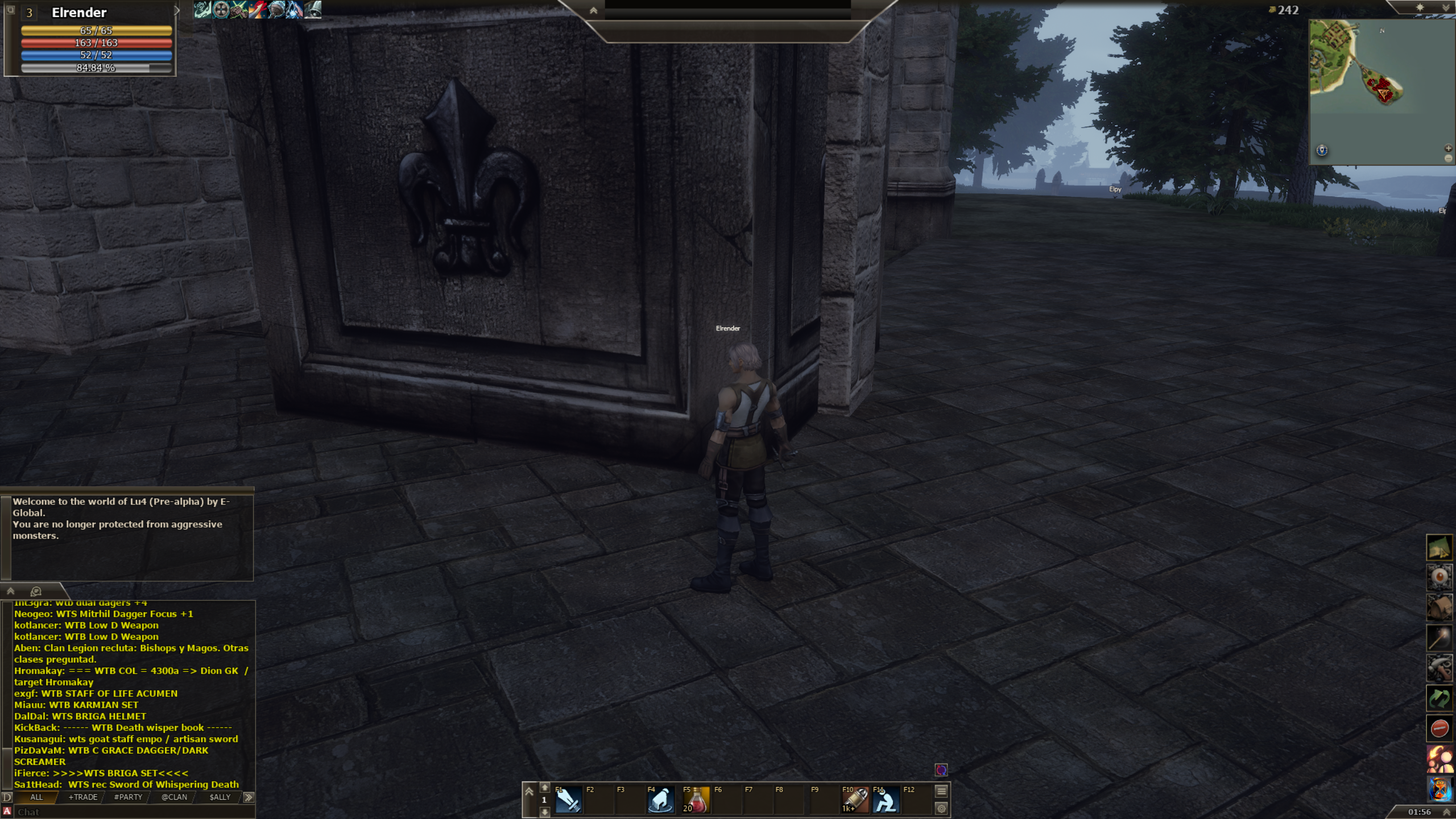Open the hotbar gear settings button

[941, 808]
